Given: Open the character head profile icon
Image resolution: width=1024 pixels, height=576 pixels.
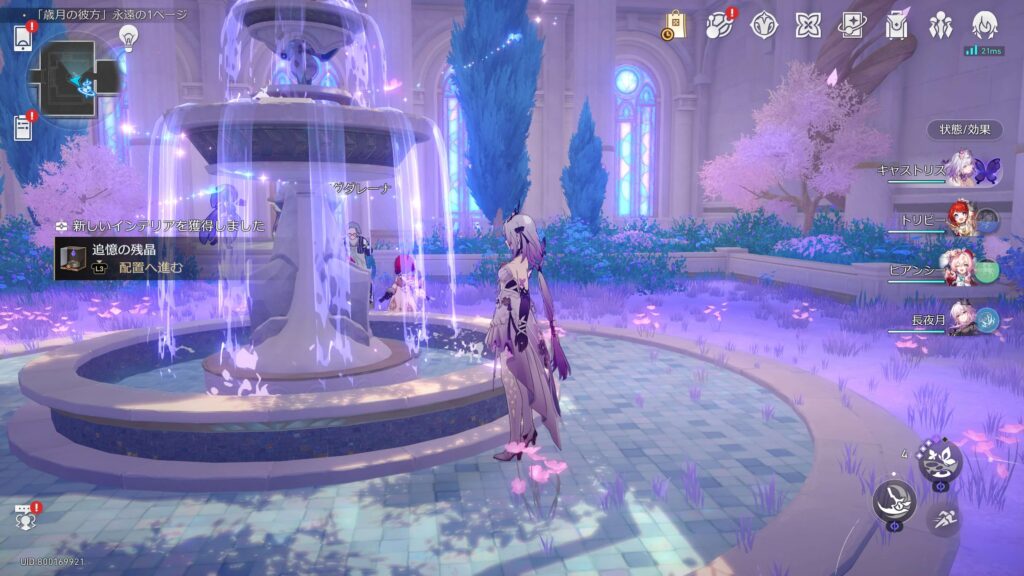Looking at the screenshot, I should coord(985,25).
